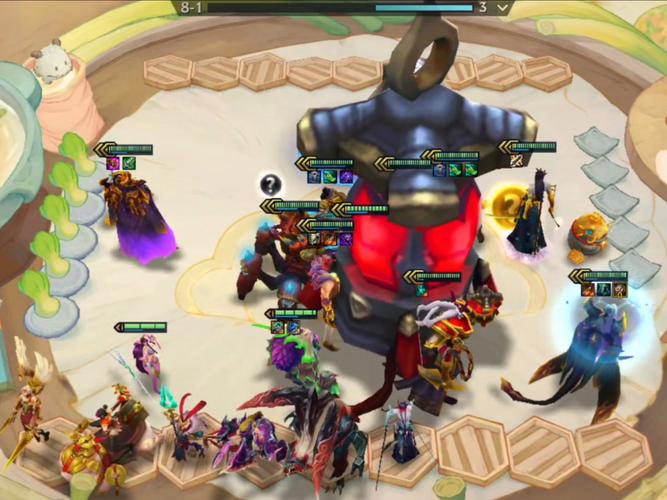Expand the stage tracker dropdown arrow
Image resolution: width=667 pixels, height=500 pixels.
503,7
